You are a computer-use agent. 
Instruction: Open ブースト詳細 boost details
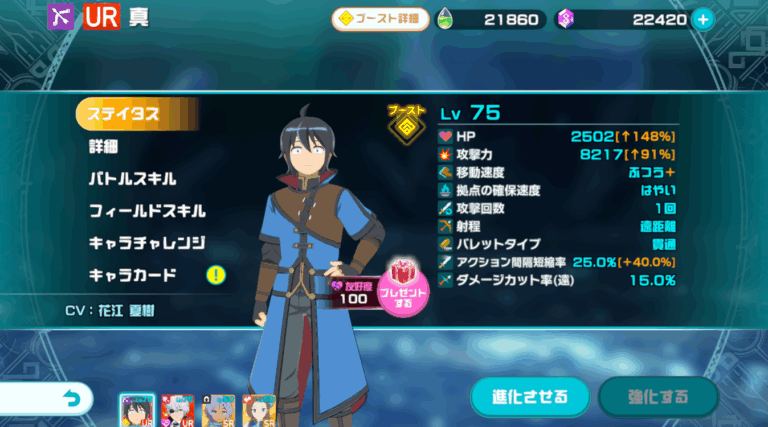tap(381, 19)
